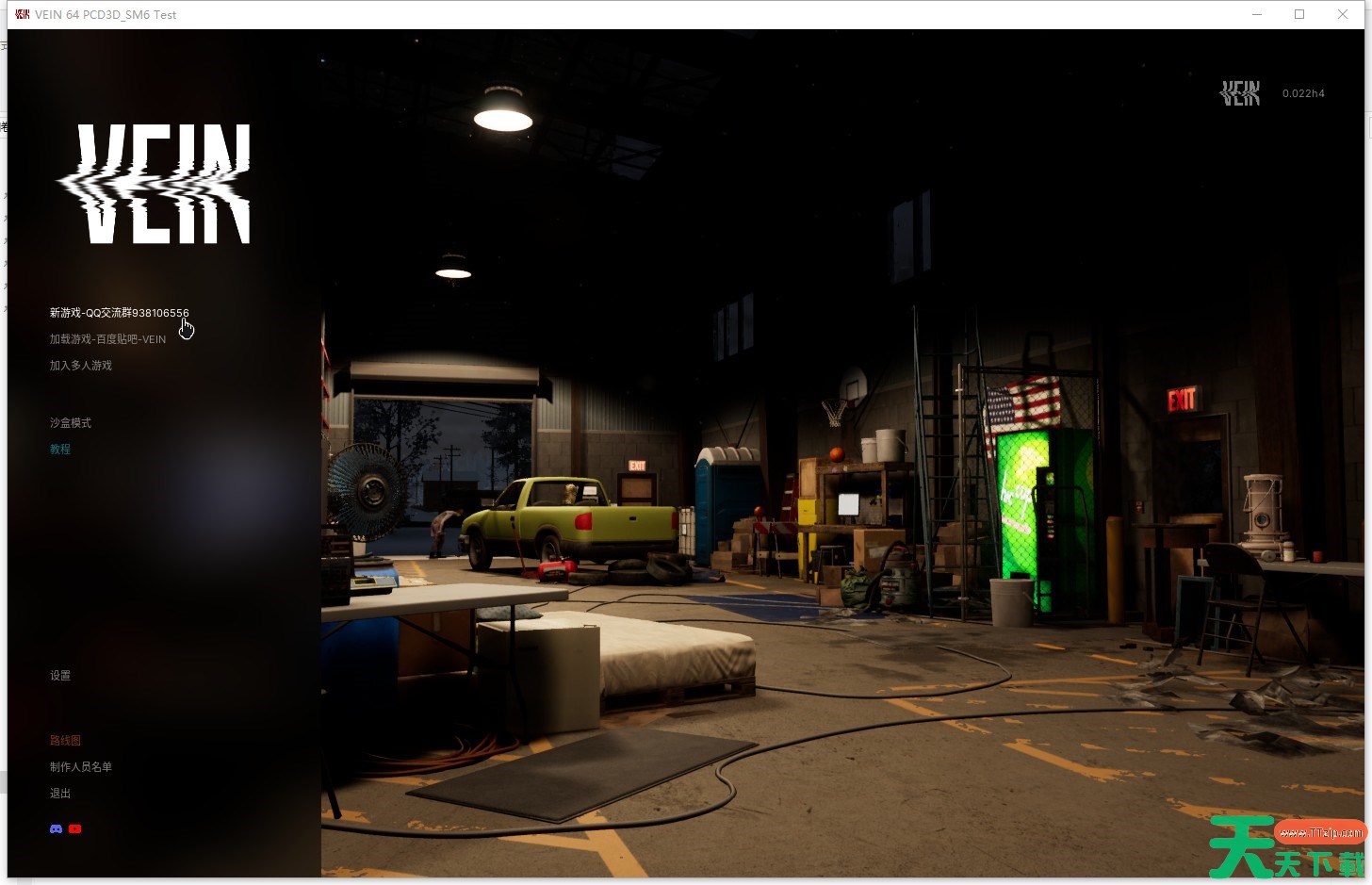Start a new game (新游戏)

119,313
